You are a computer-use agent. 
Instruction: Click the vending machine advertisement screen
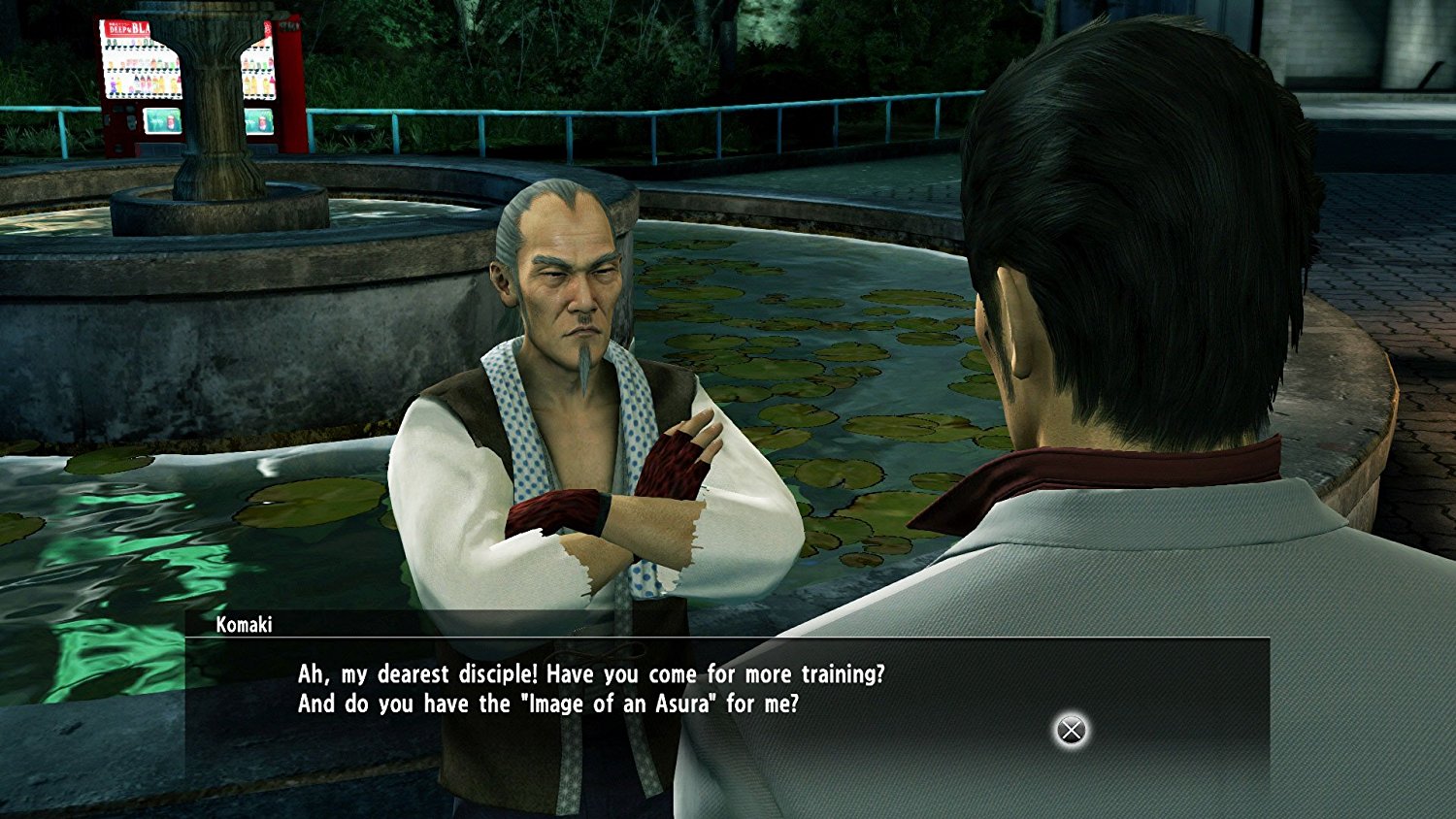(162, 120)
